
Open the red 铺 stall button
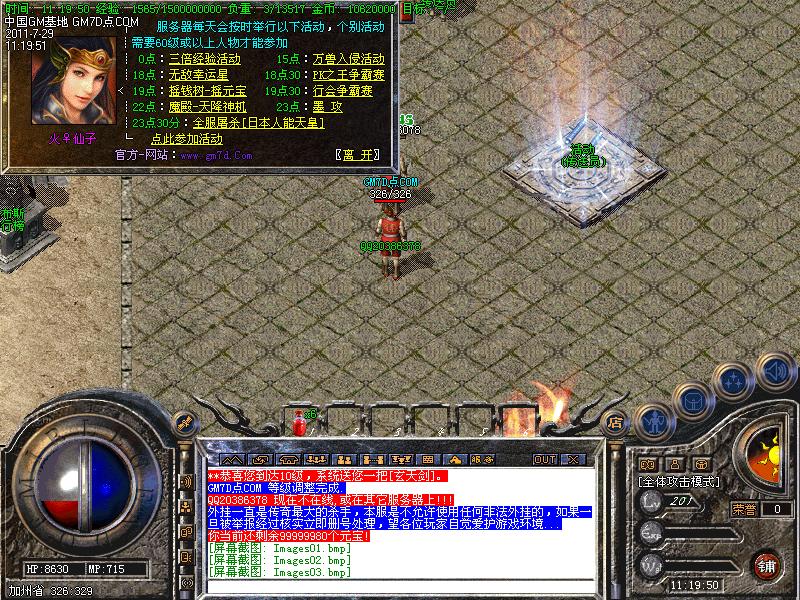pos(767,563)
